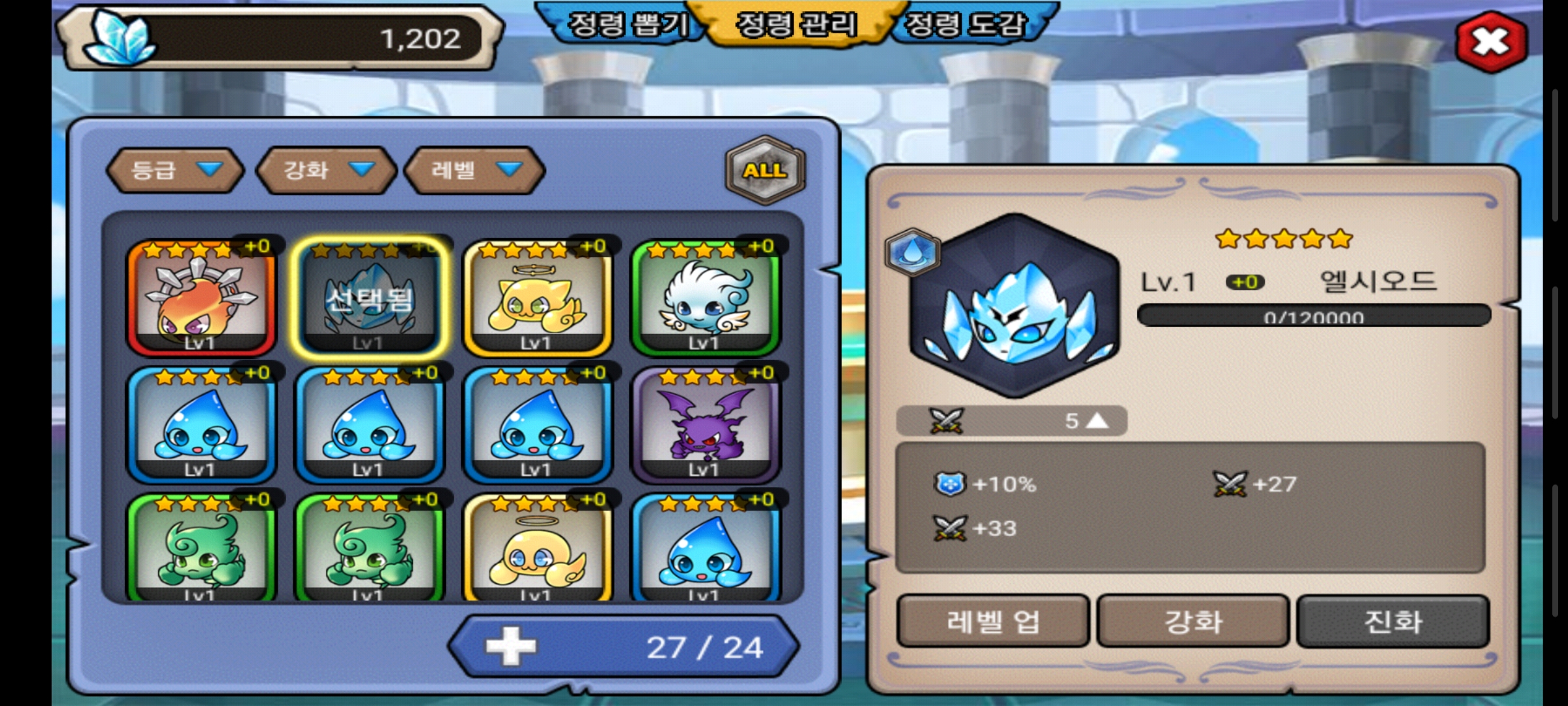
Task: Open the 정령 도감 tab
Action: [967, 25]
